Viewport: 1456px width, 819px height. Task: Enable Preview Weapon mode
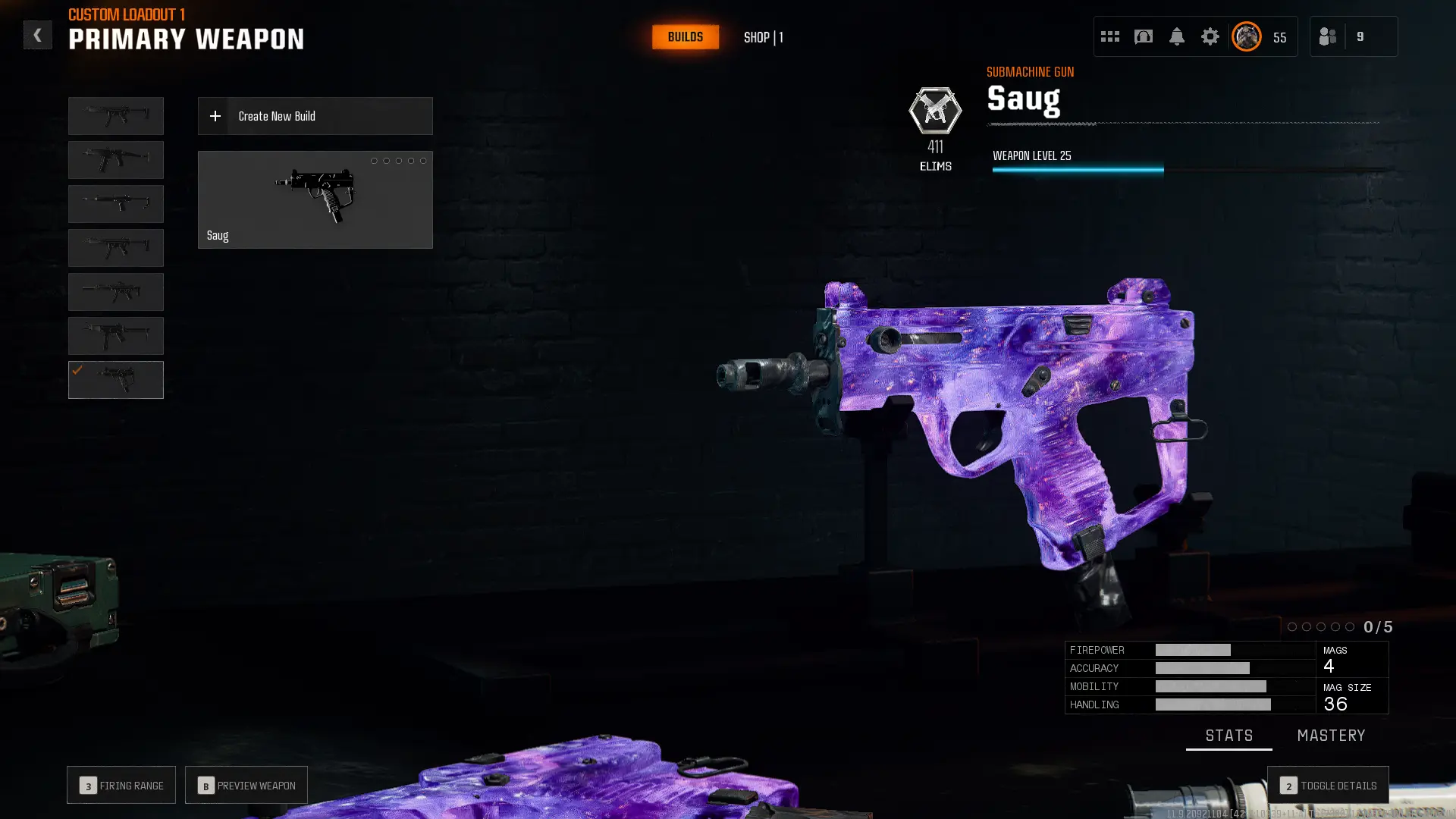pos(246,785)
